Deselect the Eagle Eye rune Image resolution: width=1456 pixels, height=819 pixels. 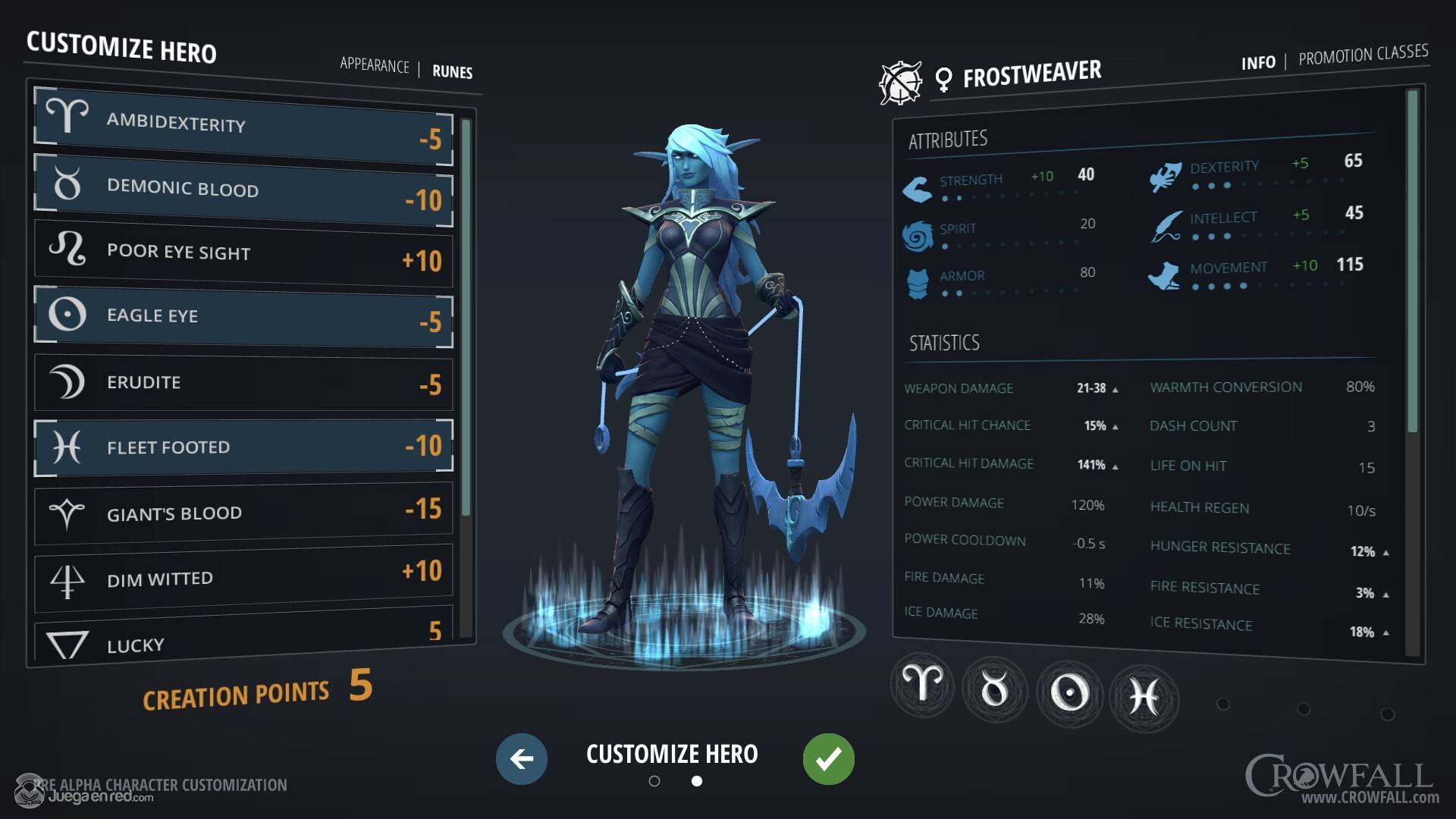click(243, 316)
